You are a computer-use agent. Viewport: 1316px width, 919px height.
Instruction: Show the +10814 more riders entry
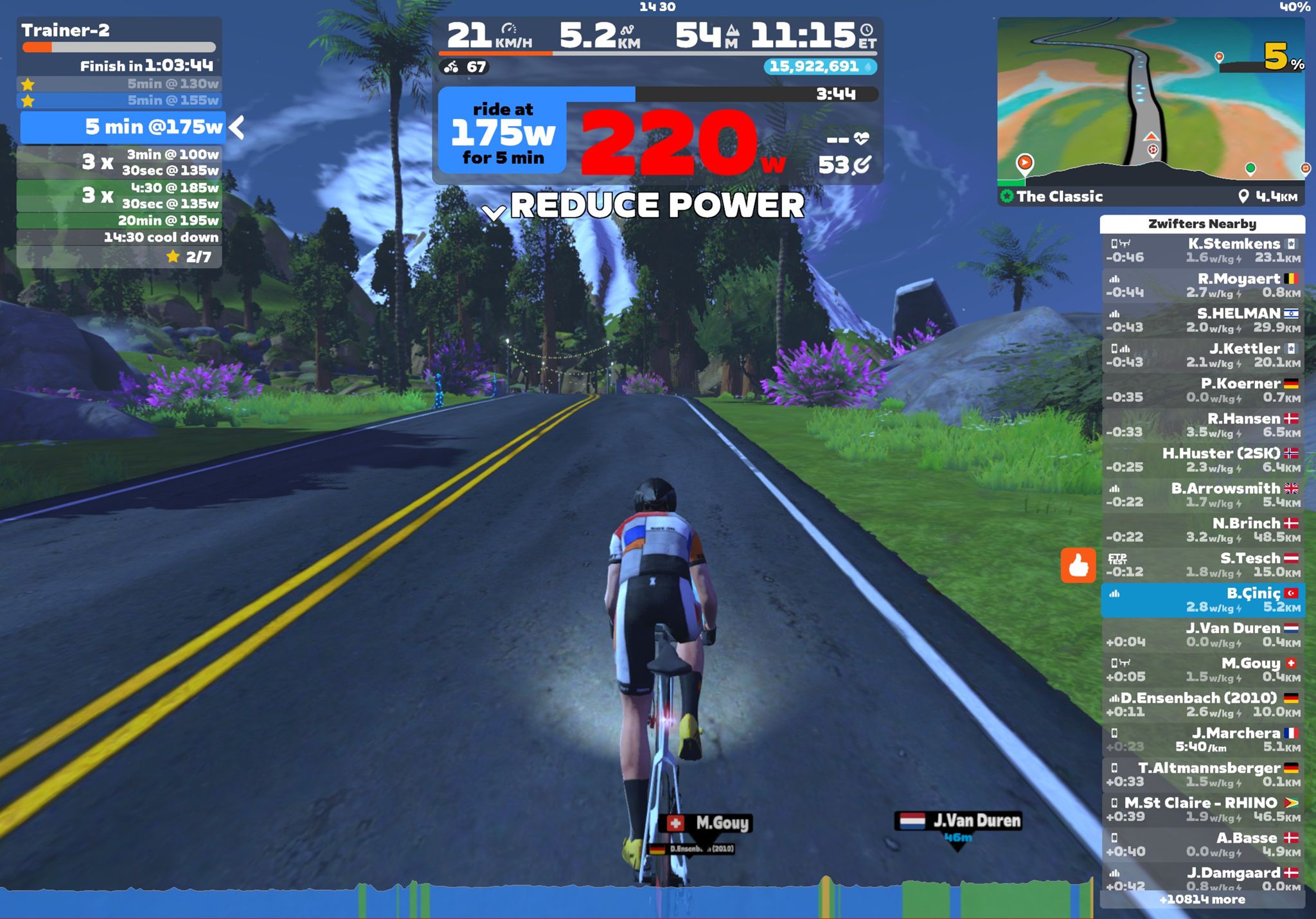[x=1202, y=900]
